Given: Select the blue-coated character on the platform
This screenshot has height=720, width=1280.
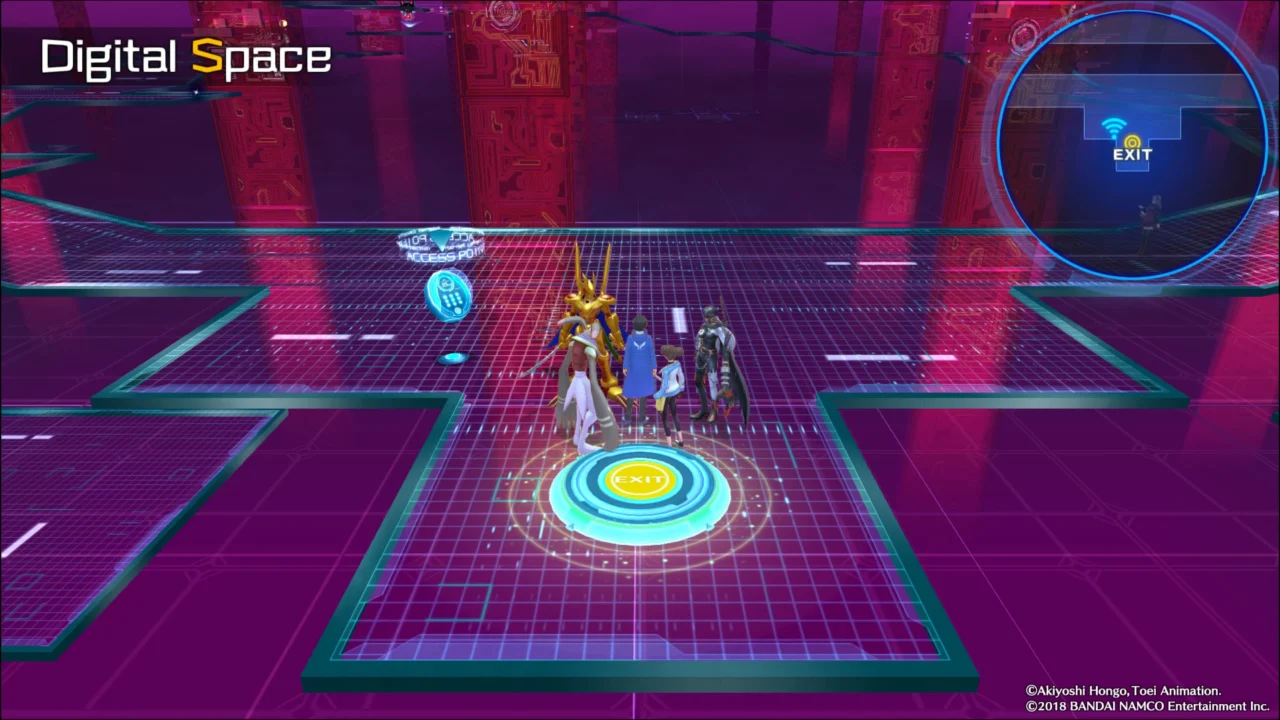Looking at the screenshot, I should pos(640,355).
